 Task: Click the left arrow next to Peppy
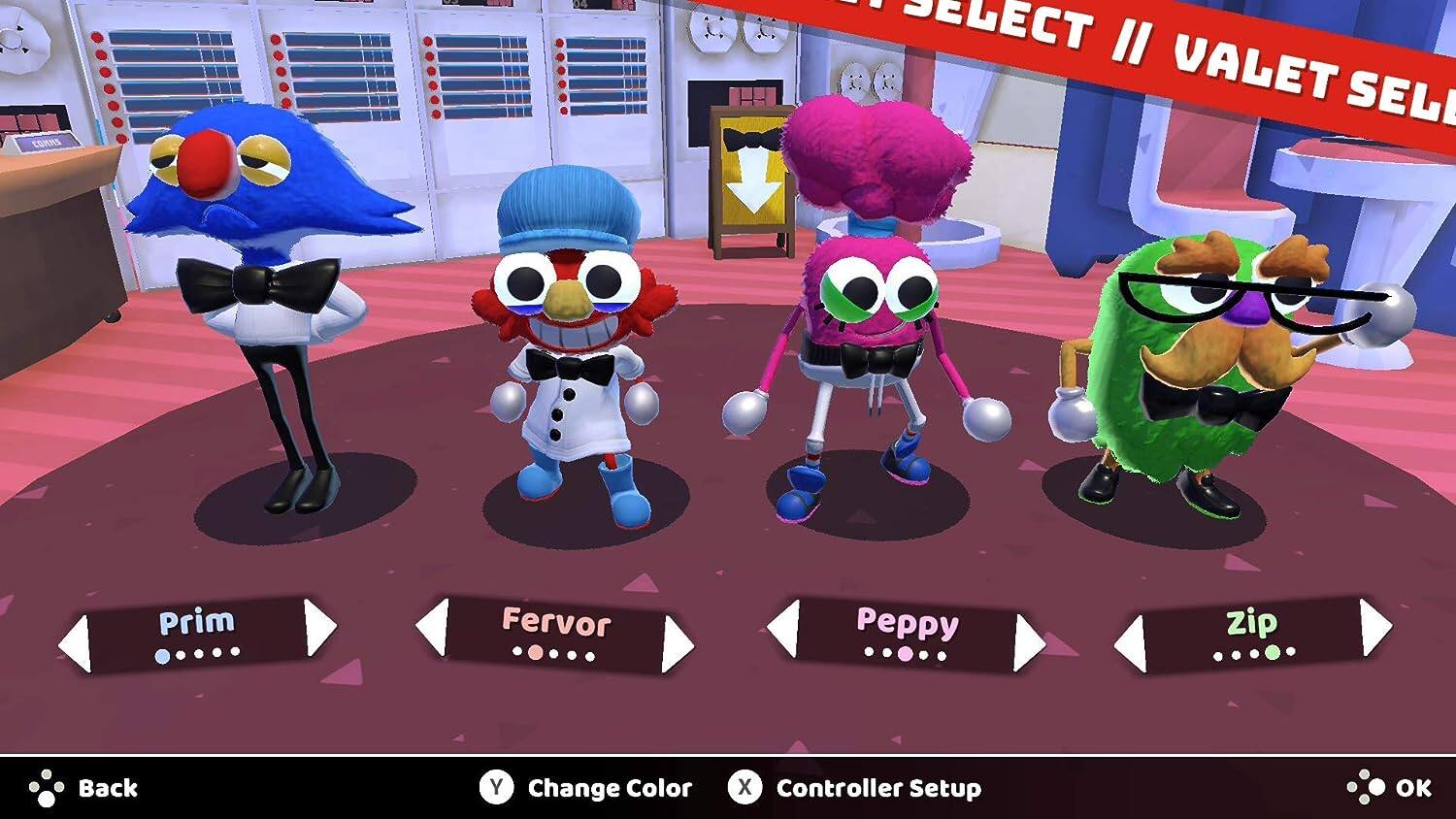pos(783,627)
